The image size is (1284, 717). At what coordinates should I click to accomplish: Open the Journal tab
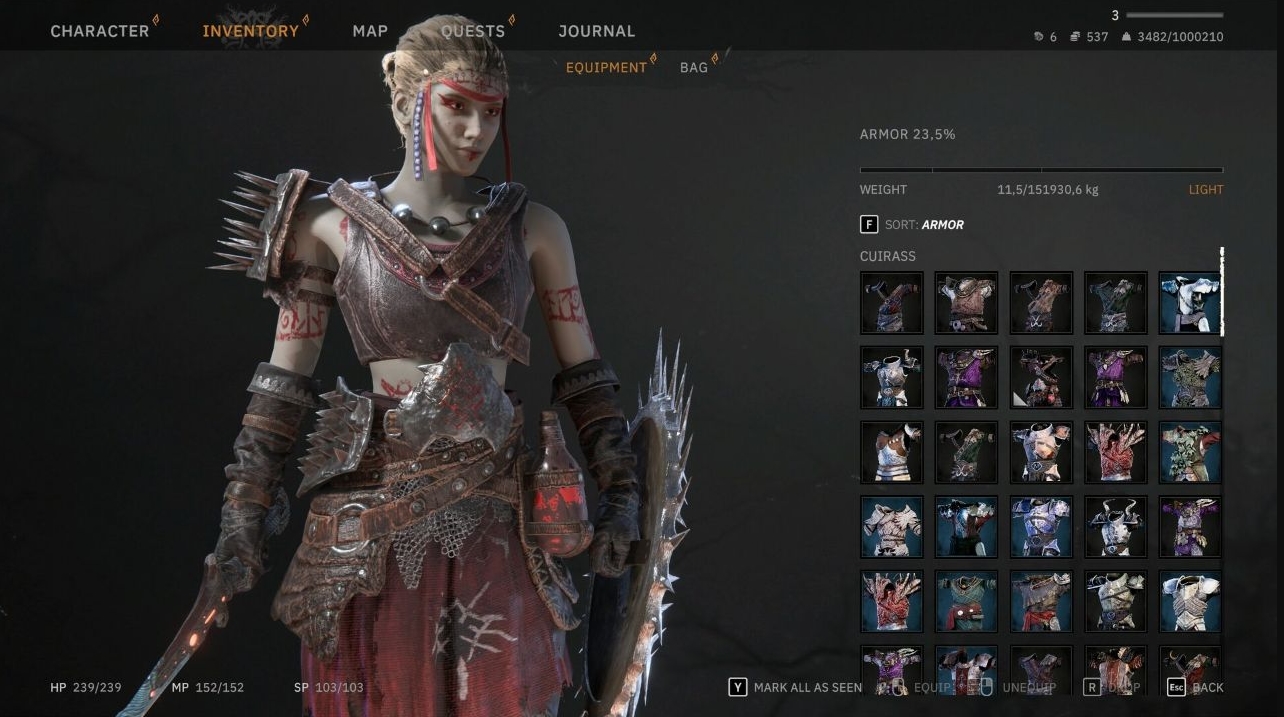[596, 31]
